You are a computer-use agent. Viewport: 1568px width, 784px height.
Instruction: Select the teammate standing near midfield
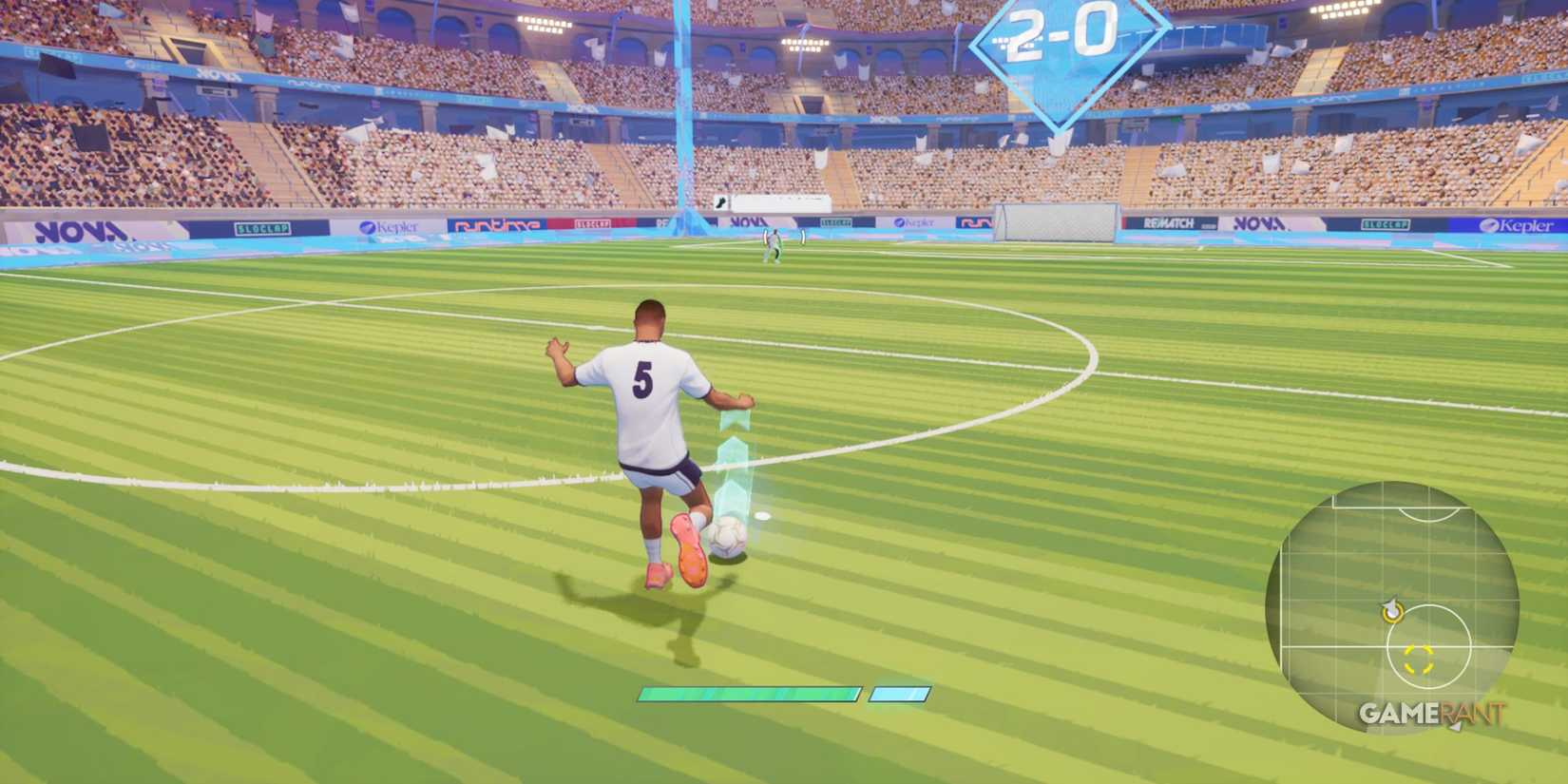click(x=772, y=245)
